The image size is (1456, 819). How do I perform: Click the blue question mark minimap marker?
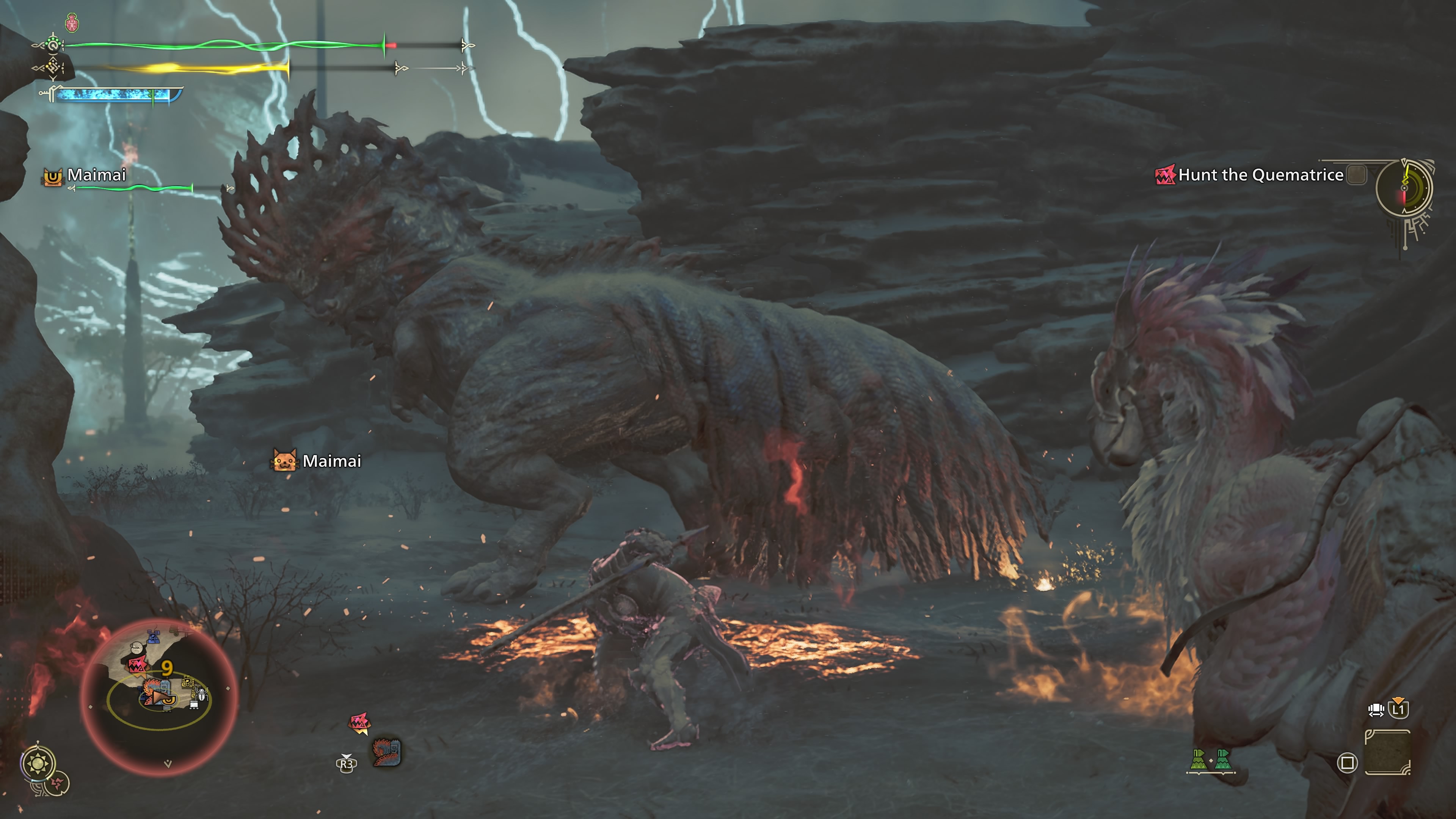point(153,637)
